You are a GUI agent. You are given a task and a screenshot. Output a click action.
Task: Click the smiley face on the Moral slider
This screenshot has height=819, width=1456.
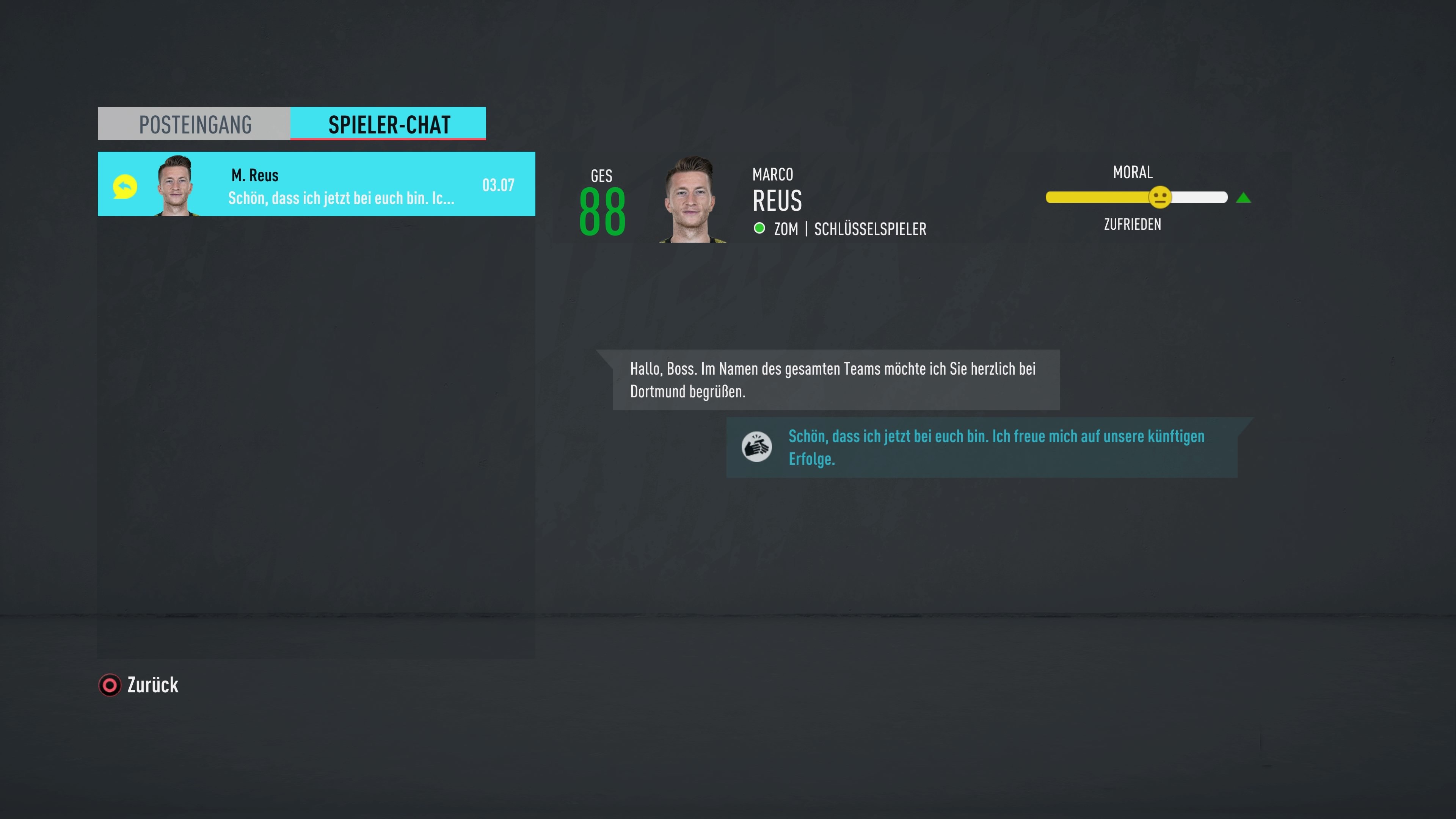click(x=1160, y=197)
